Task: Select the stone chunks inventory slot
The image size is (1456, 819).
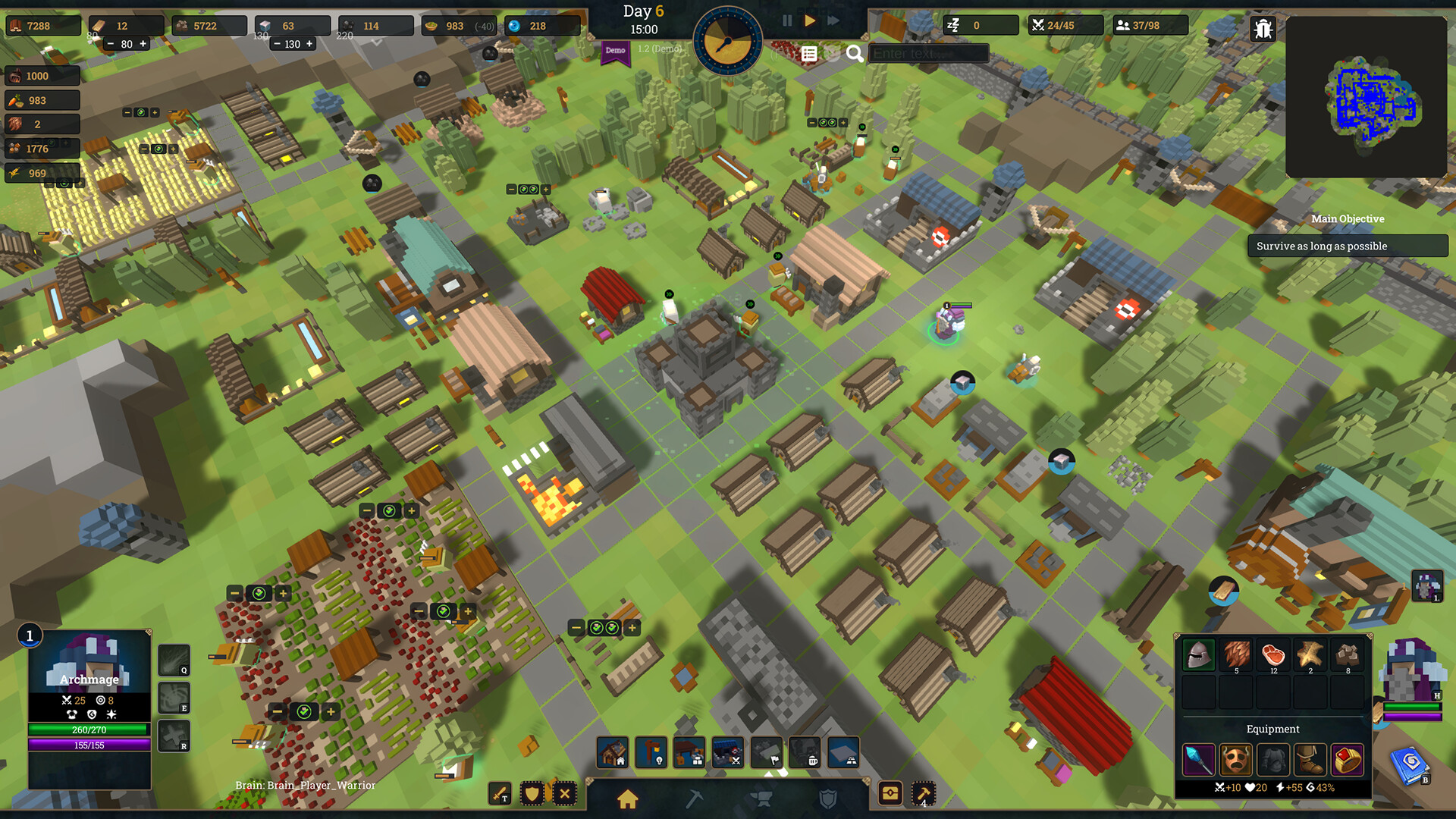Action: pyautogui.click(x=1348, y=654)
